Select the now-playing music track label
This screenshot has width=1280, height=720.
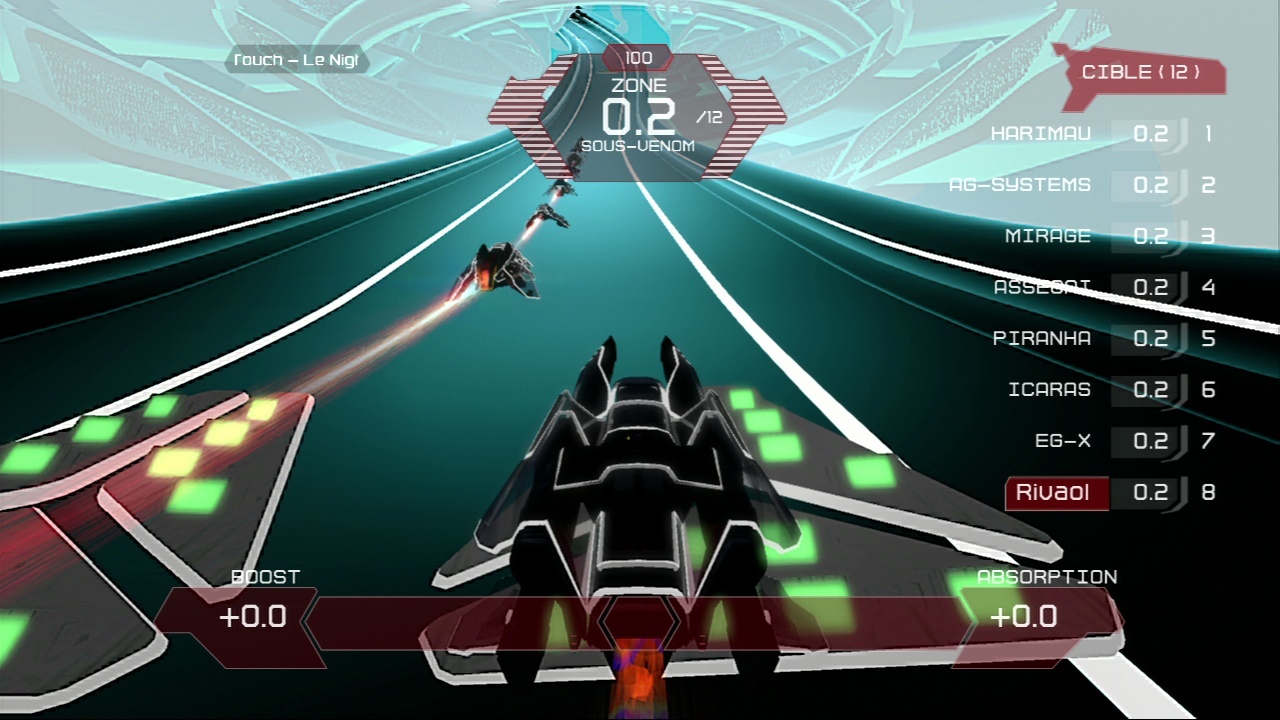point(295,61)
